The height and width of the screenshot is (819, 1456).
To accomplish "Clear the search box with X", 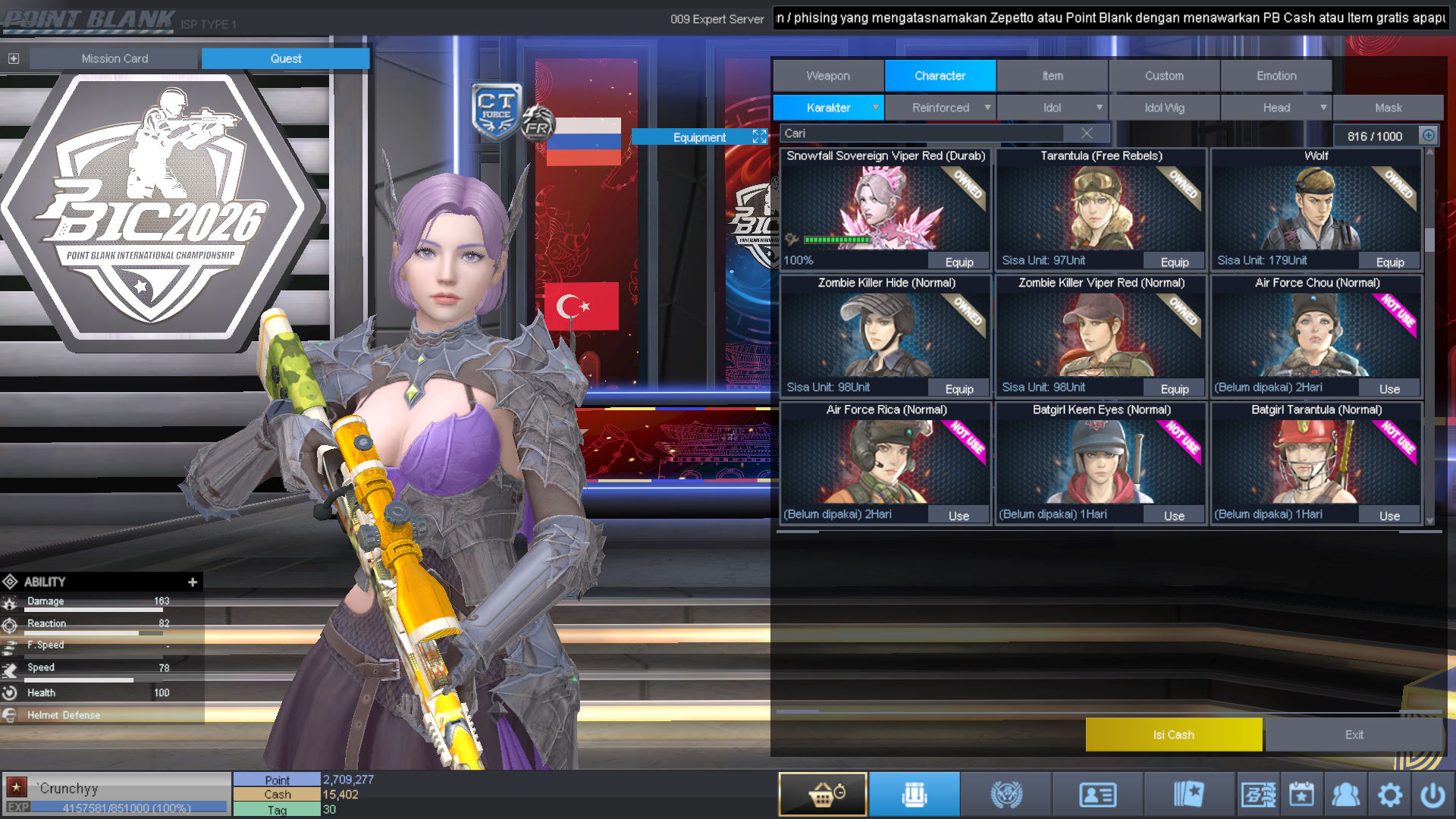I will [1087, 133].
